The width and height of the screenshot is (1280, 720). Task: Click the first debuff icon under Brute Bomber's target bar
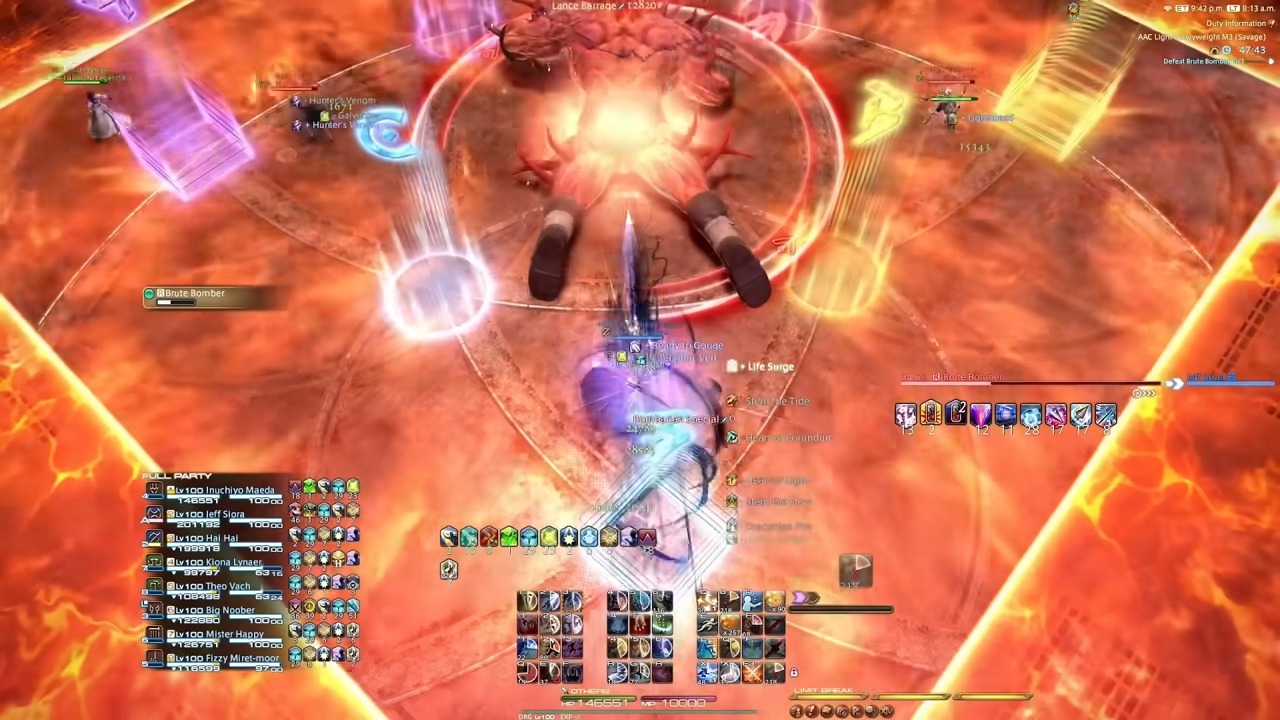[907, 413]
